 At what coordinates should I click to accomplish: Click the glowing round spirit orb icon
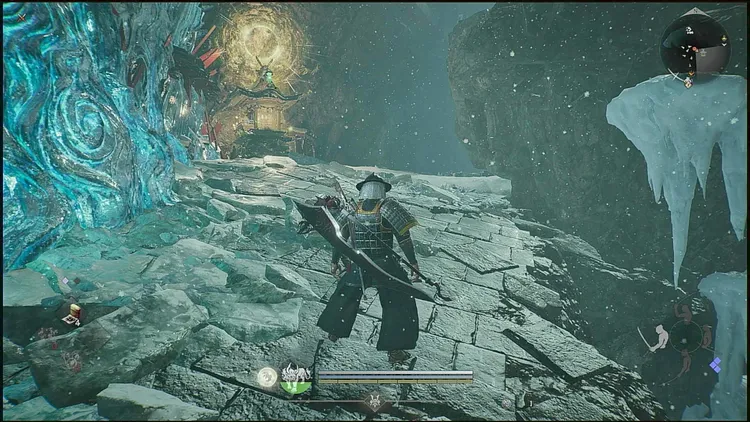pyautogui.click(x=267, y=377)
